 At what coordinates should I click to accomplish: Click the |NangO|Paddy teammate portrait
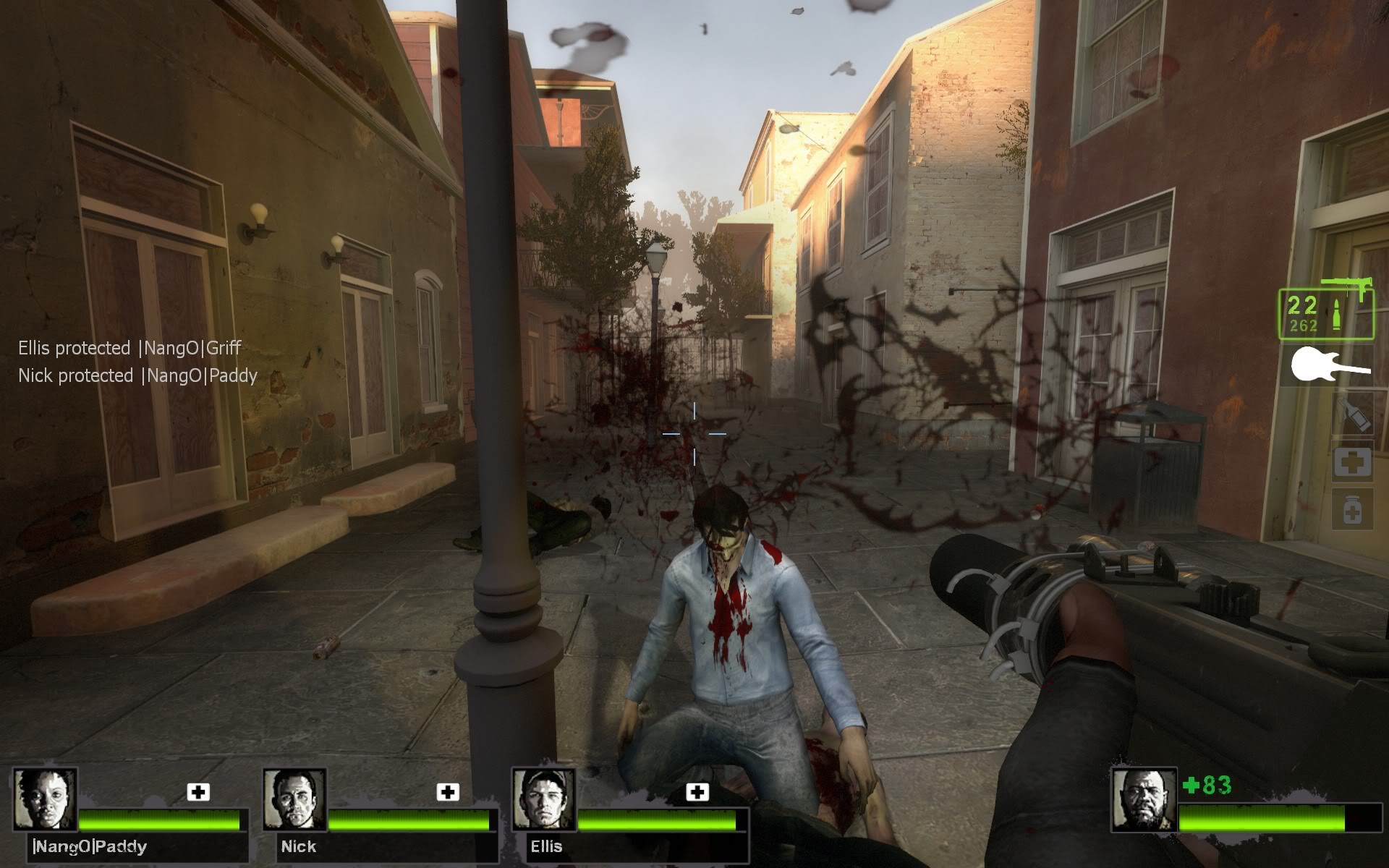tap(46, 799)
